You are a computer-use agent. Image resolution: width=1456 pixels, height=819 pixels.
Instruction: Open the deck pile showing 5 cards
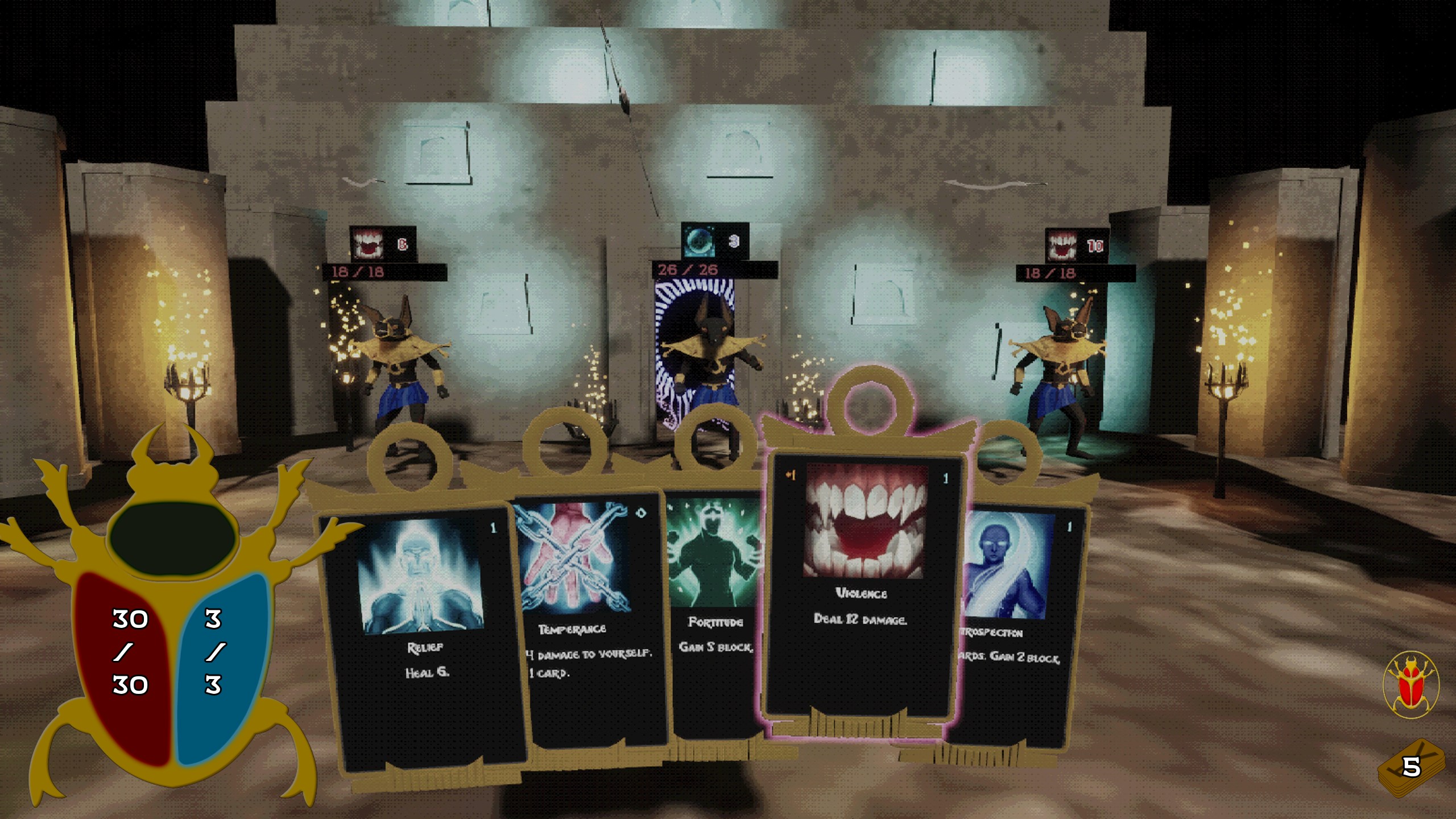coord(1411,767)
